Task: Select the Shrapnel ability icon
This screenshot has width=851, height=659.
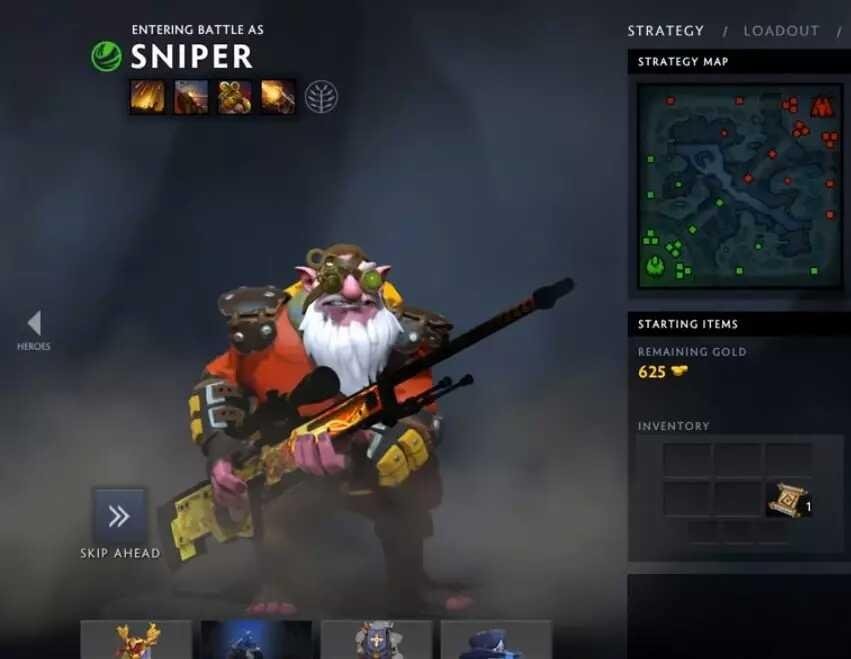Action: coord(147,97)
